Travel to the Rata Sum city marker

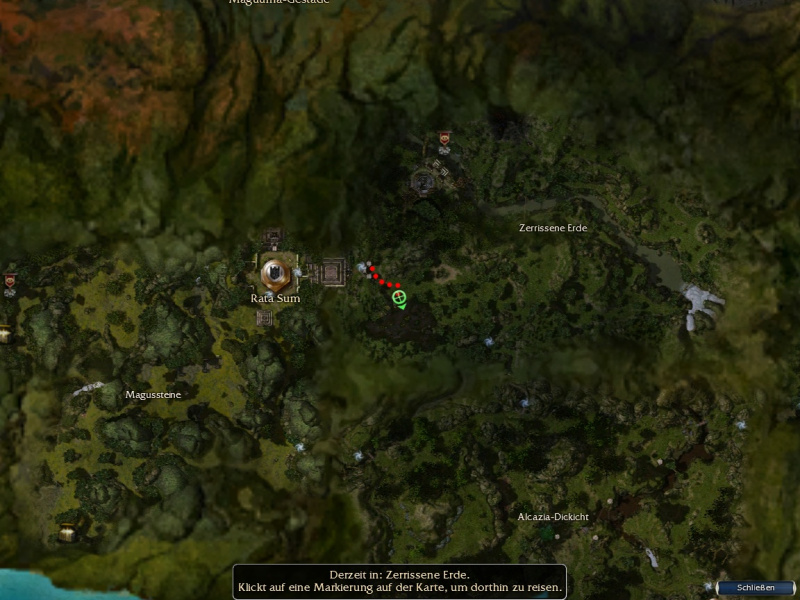click(x=274, y=271)
